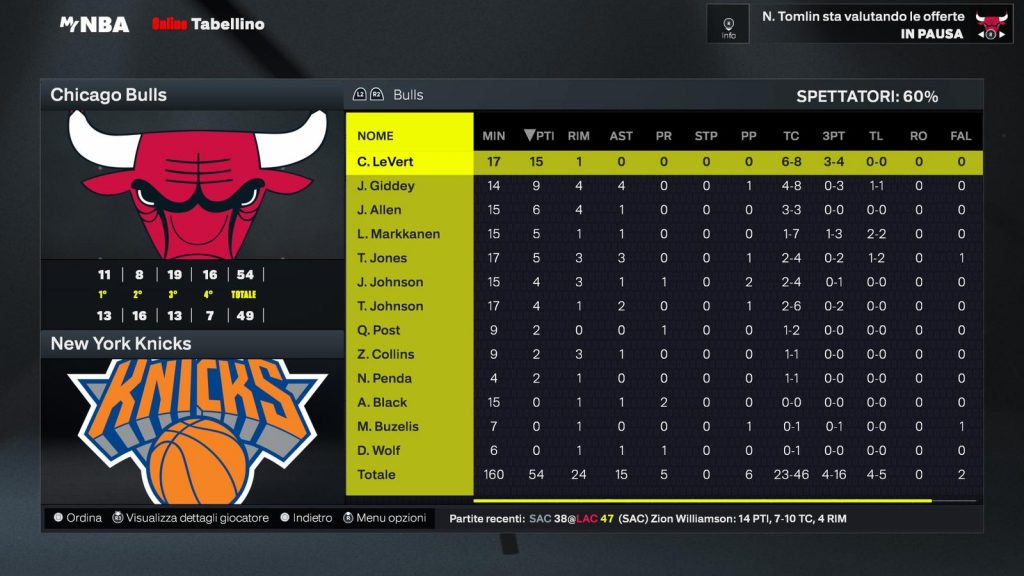Select J. Johnson's row
The image size is (1024, 576).
click(x=390, y=282)
